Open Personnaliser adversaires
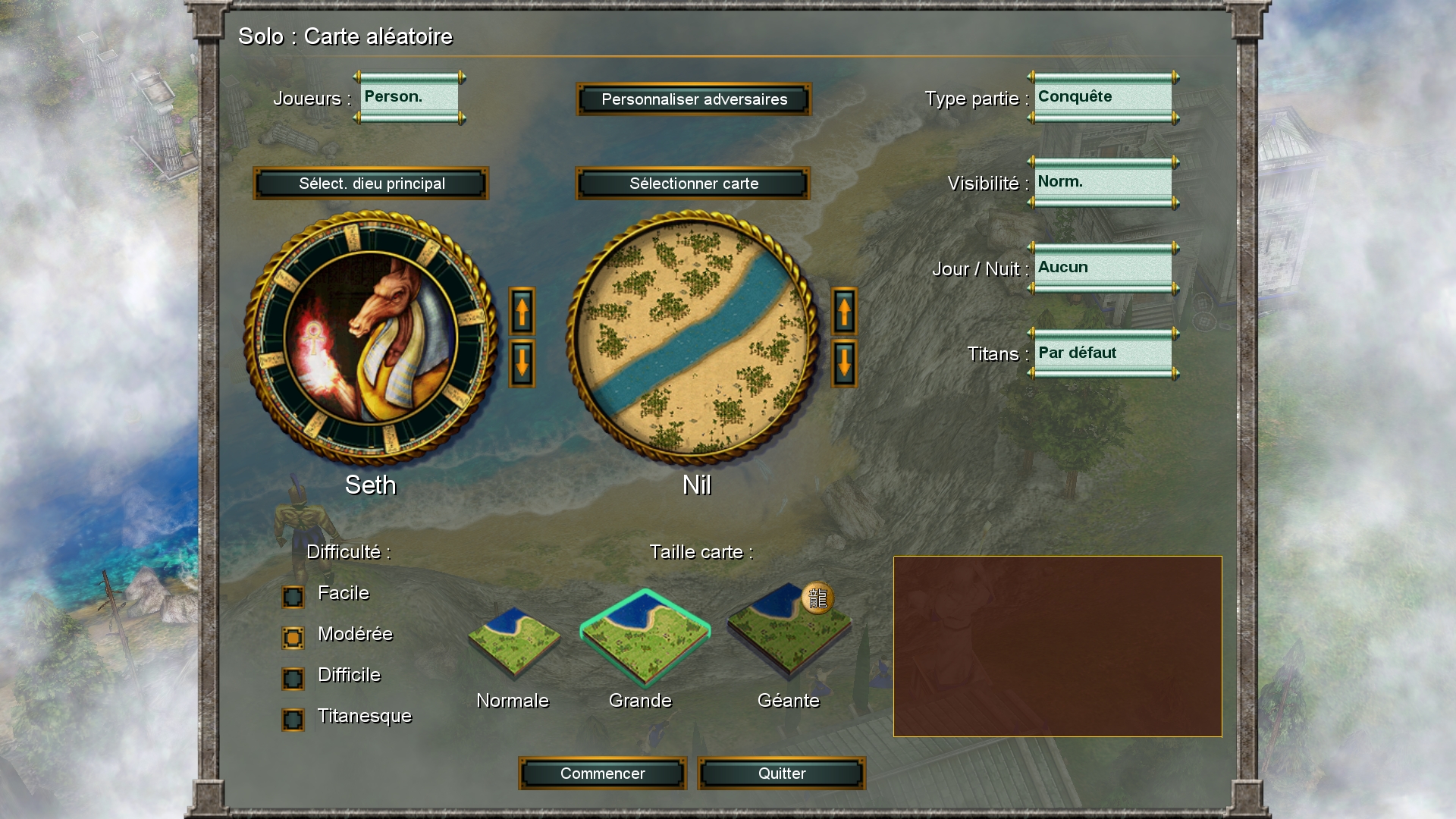Viewport: 1456px width, 819px height. 694,99
